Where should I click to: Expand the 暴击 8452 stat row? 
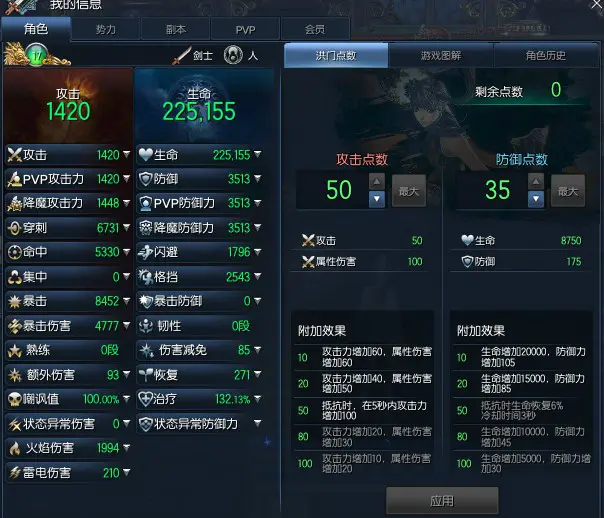click(x=126, y=300)
